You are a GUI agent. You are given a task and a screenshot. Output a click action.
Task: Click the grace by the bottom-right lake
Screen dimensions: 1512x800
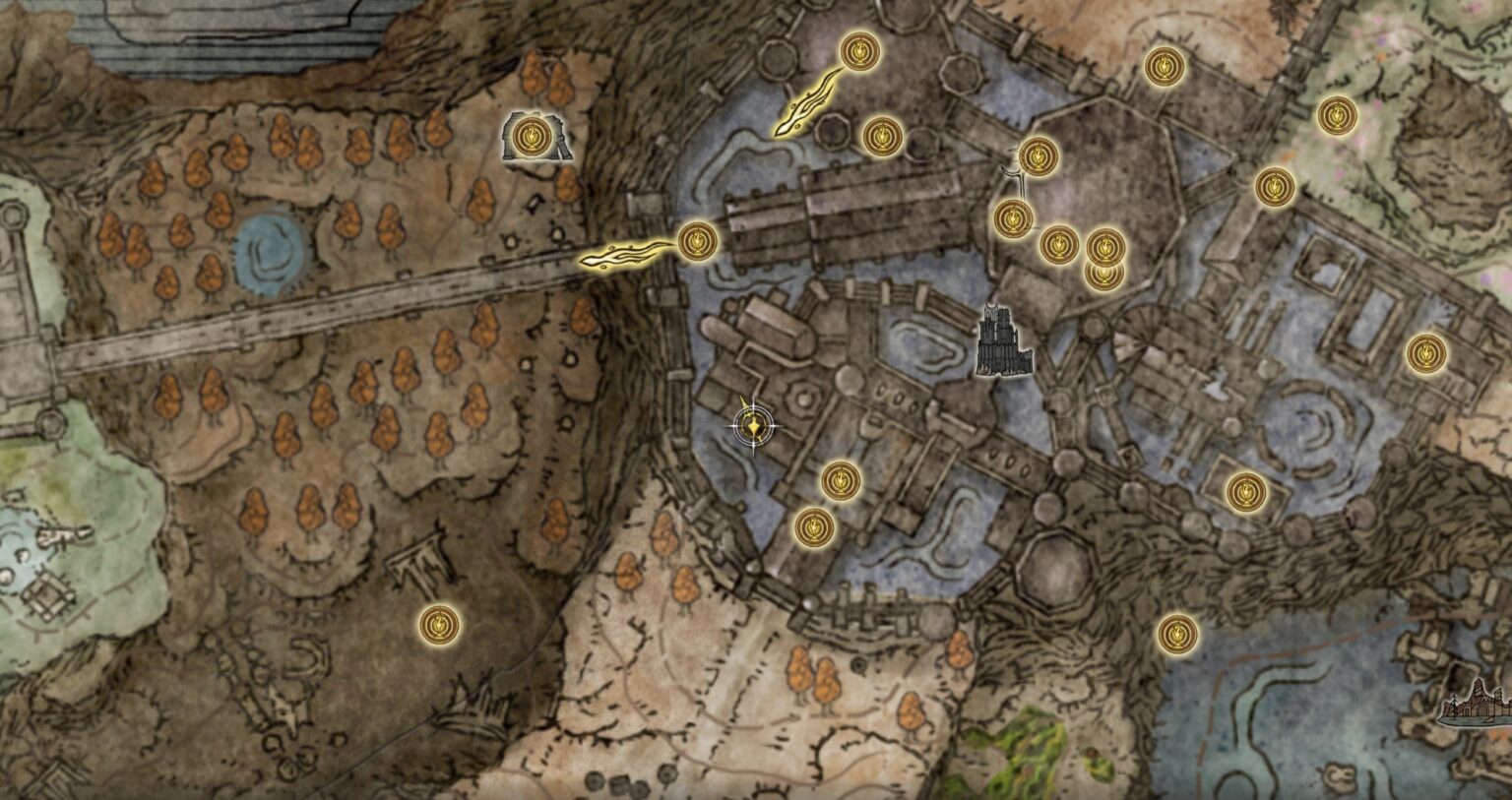pos(1177,633)
